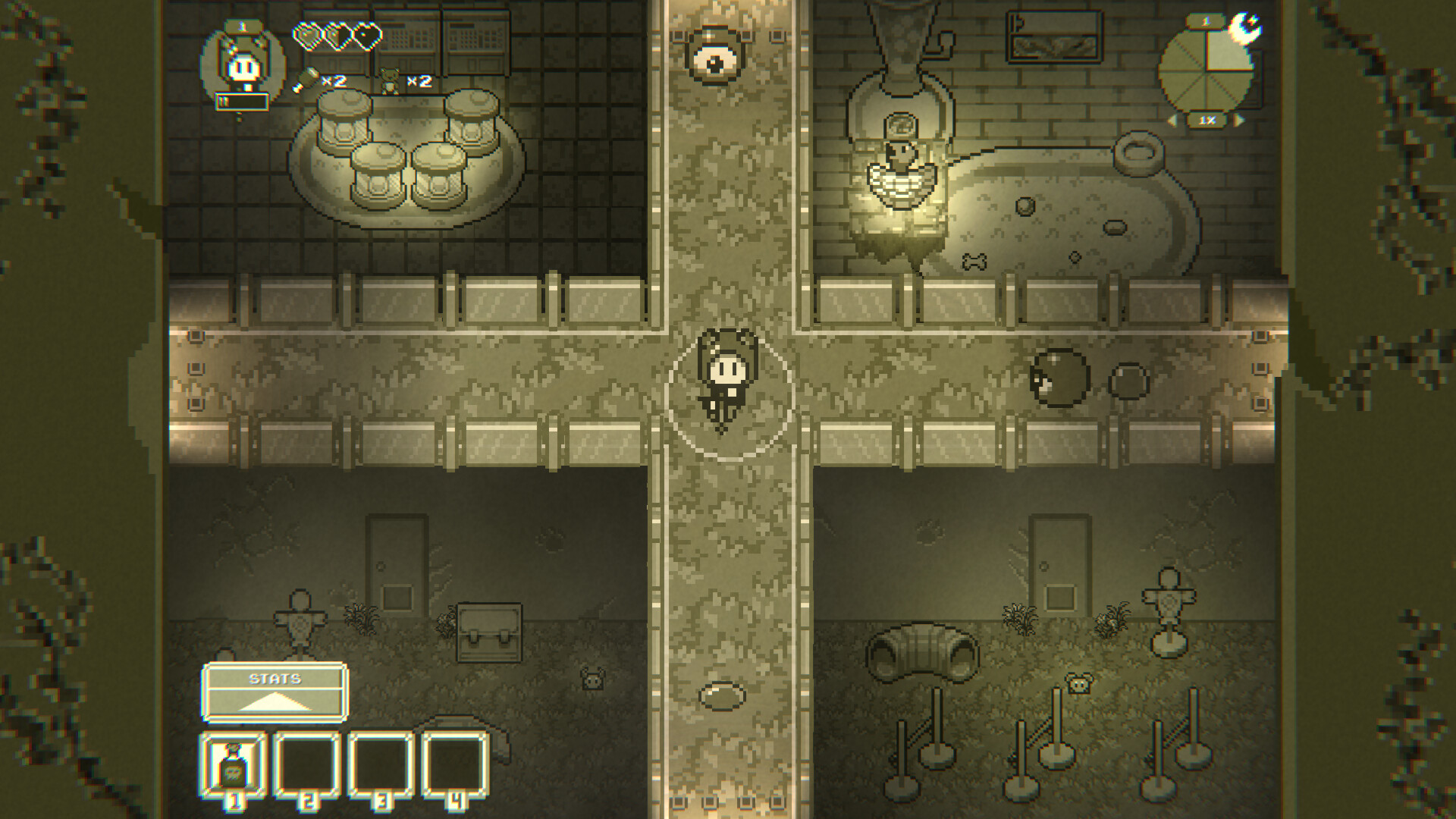Toggle the full first heart
1456x819 pixels.
point(310,36)
